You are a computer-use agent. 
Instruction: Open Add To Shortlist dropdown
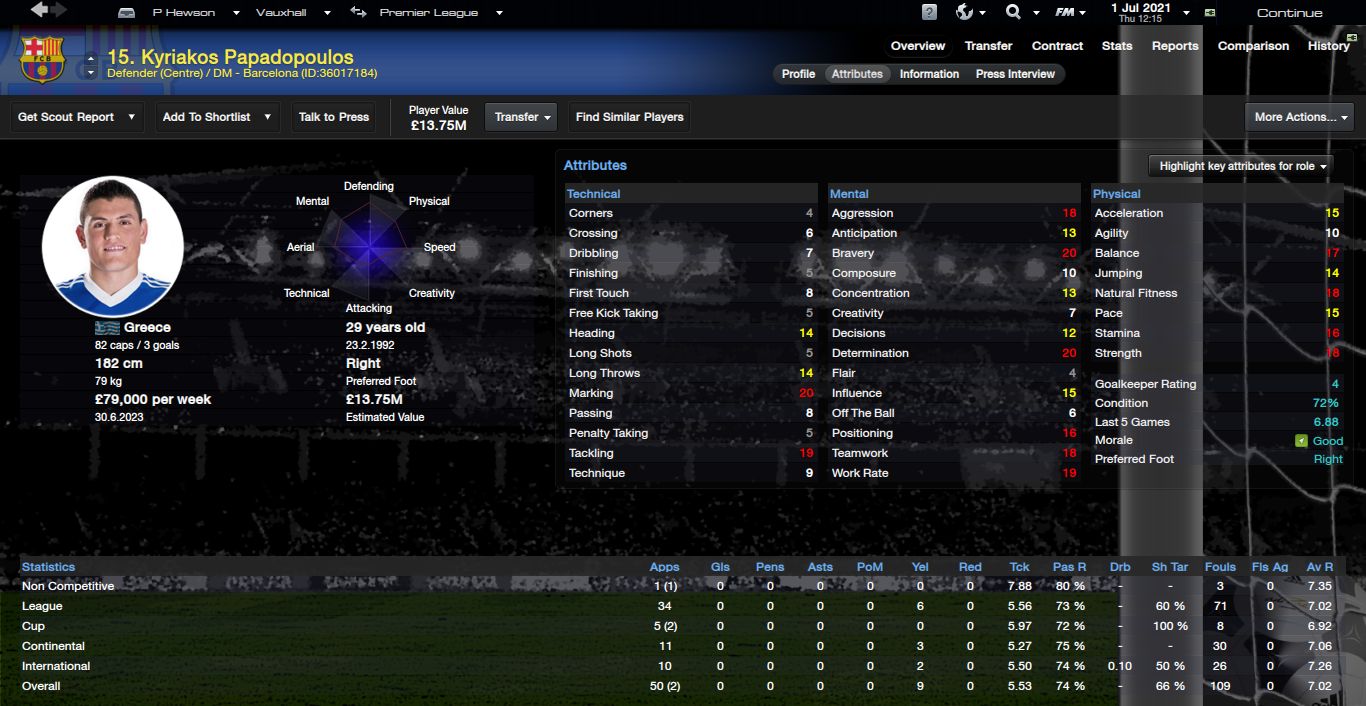pyautogui.click(x=217, y=117)
